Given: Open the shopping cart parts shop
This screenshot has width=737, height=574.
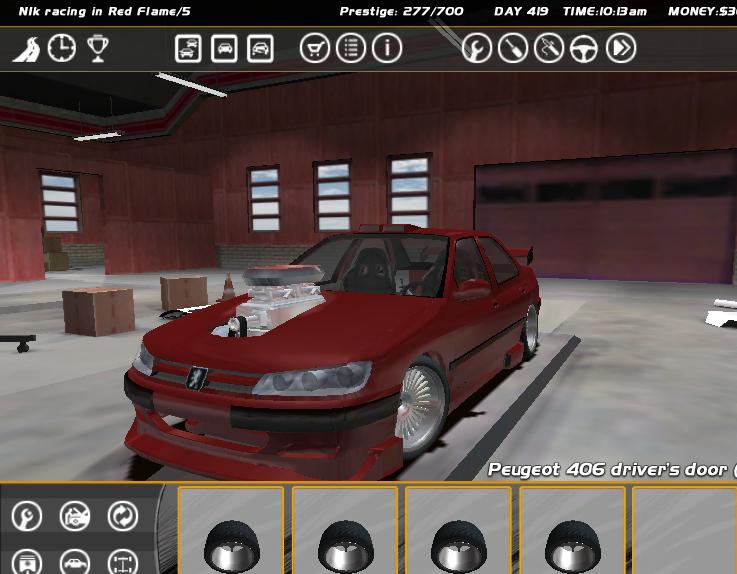Looking at the screenshot, I should click(x=314, y=48).
